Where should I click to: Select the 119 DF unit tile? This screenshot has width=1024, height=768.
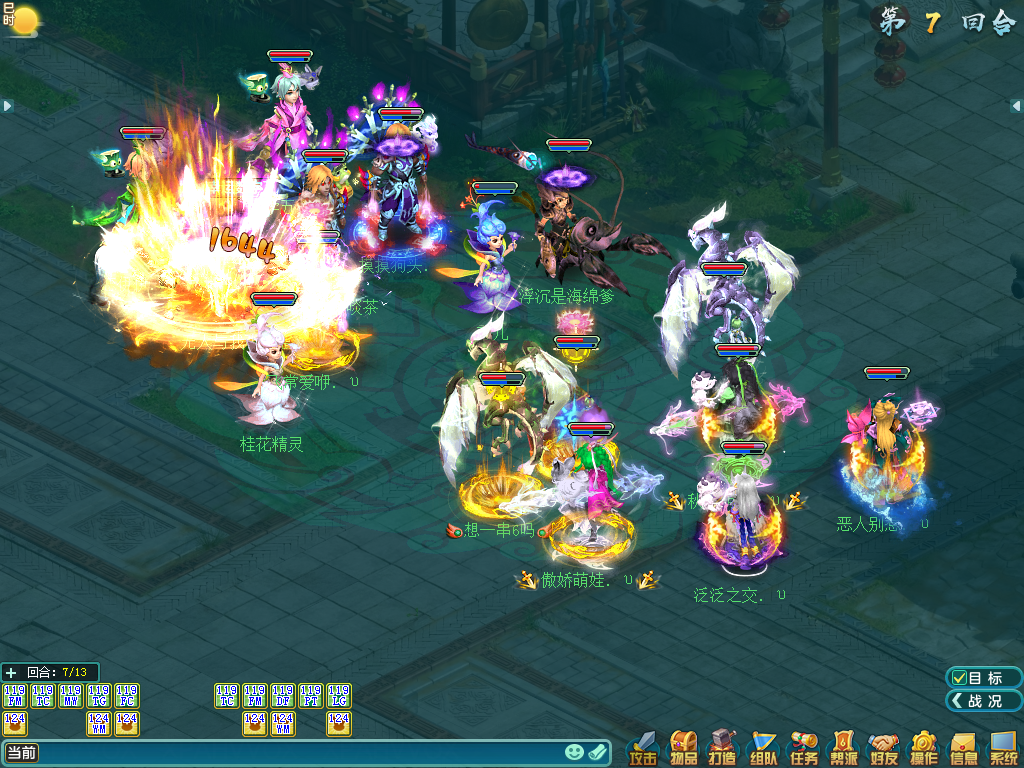tap(283, 696)
